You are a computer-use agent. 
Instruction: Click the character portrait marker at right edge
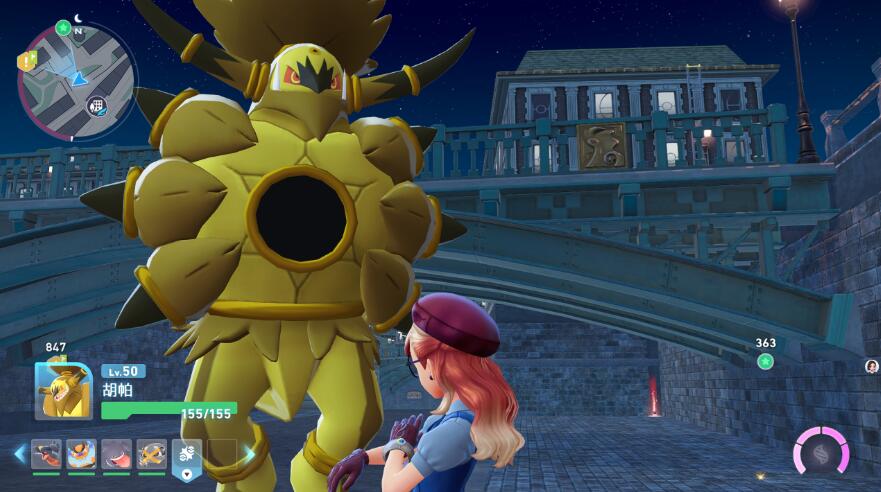[x=872, y=367]
